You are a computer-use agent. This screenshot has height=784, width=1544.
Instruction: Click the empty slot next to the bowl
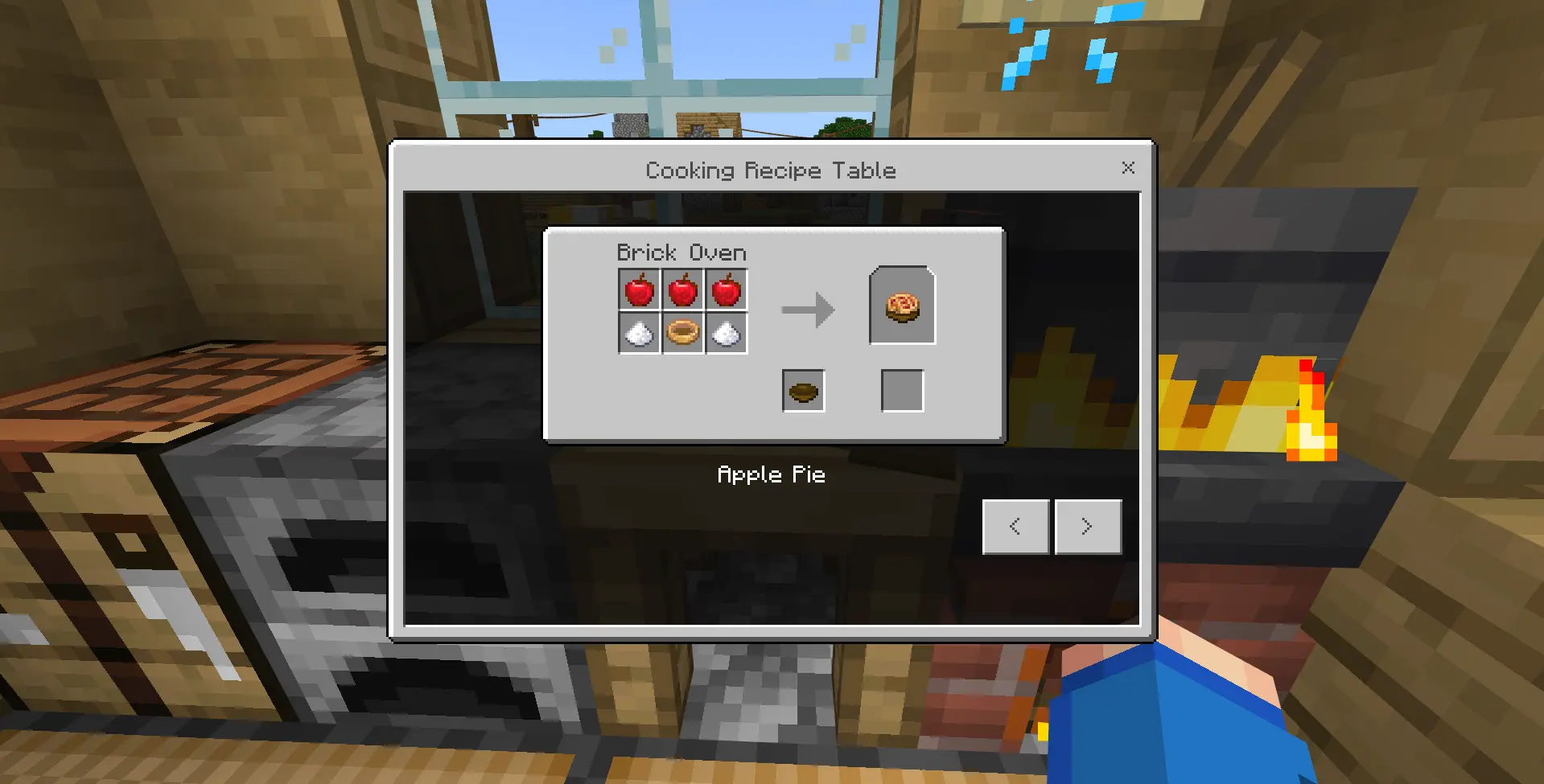click(901, 390)
